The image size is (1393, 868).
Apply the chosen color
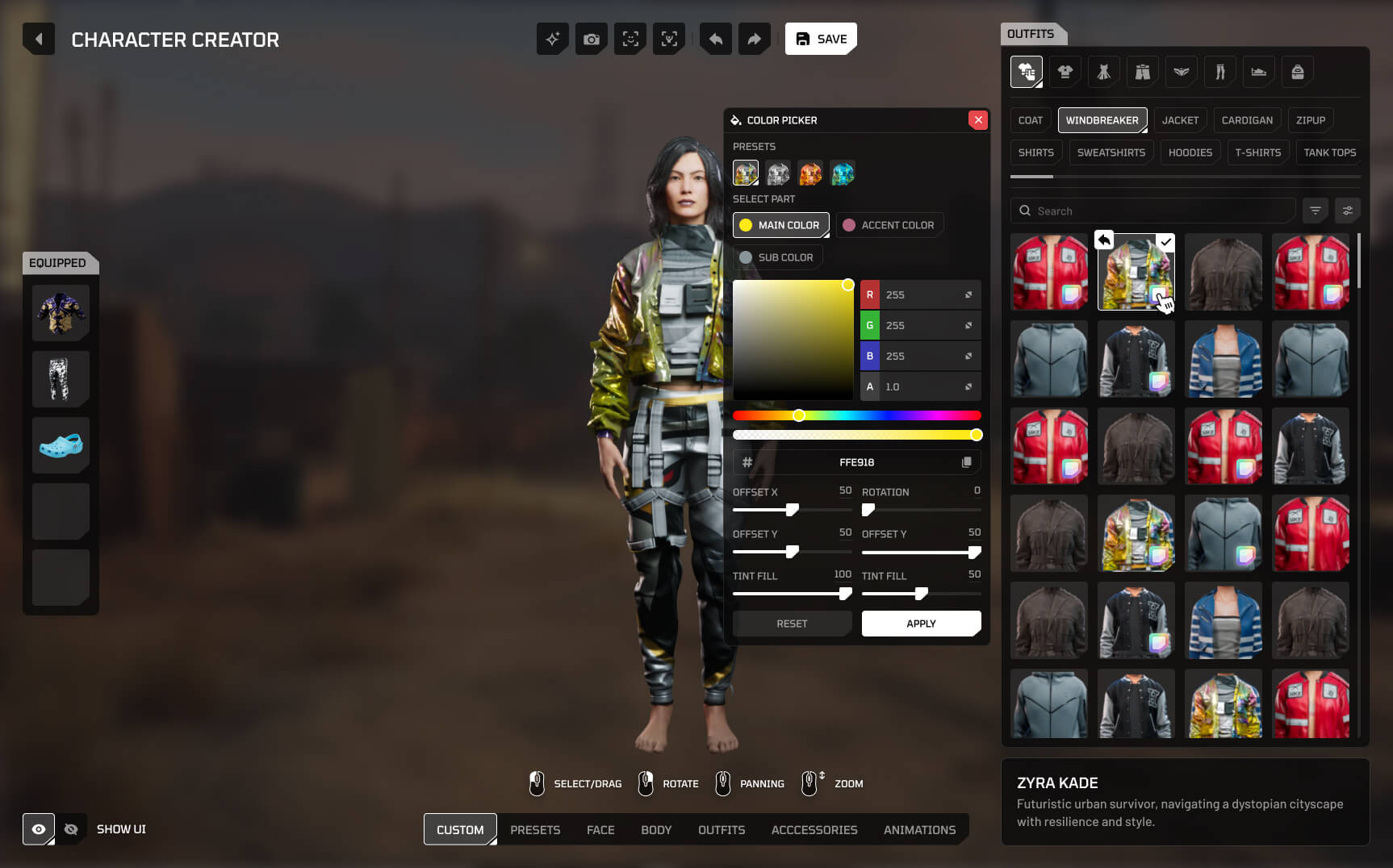click(x=921, y=624)
